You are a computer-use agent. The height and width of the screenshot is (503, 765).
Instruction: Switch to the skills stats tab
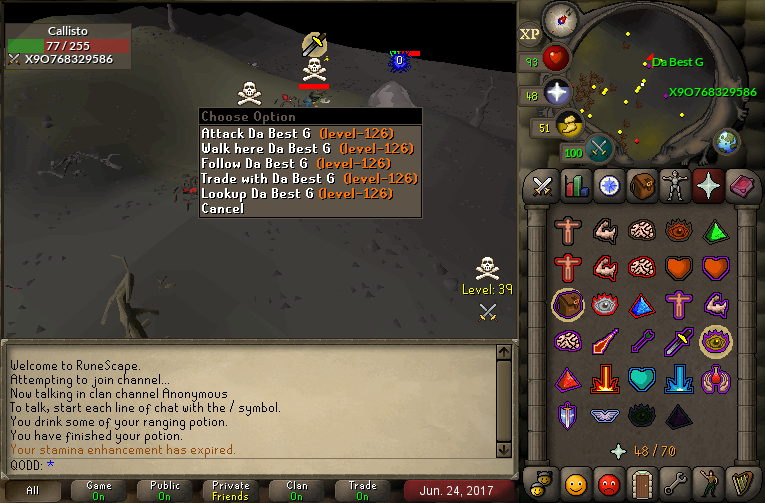pos(575,186)
